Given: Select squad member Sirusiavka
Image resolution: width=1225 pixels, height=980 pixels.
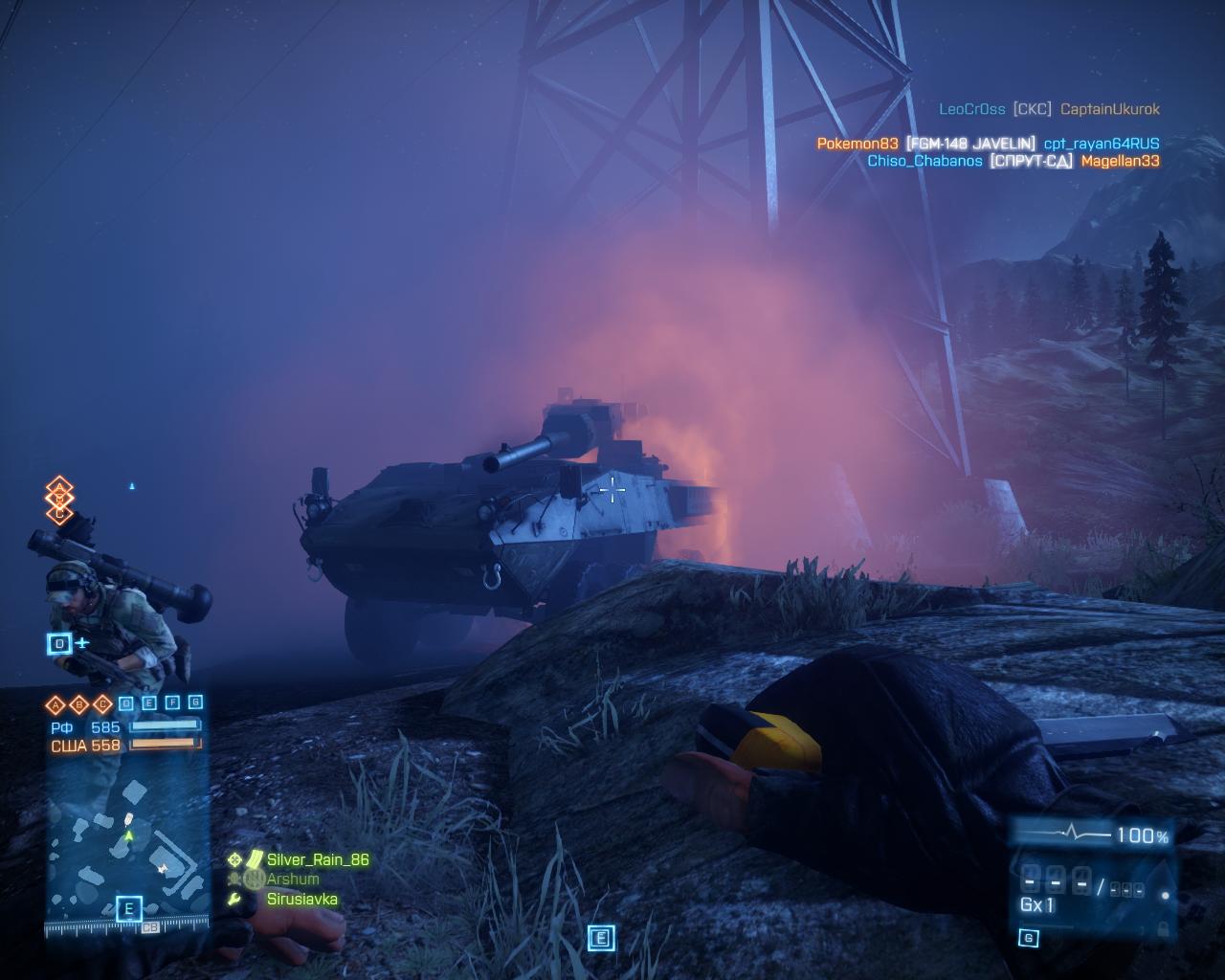Looking at the screenshot, I should tap(301, 899).
